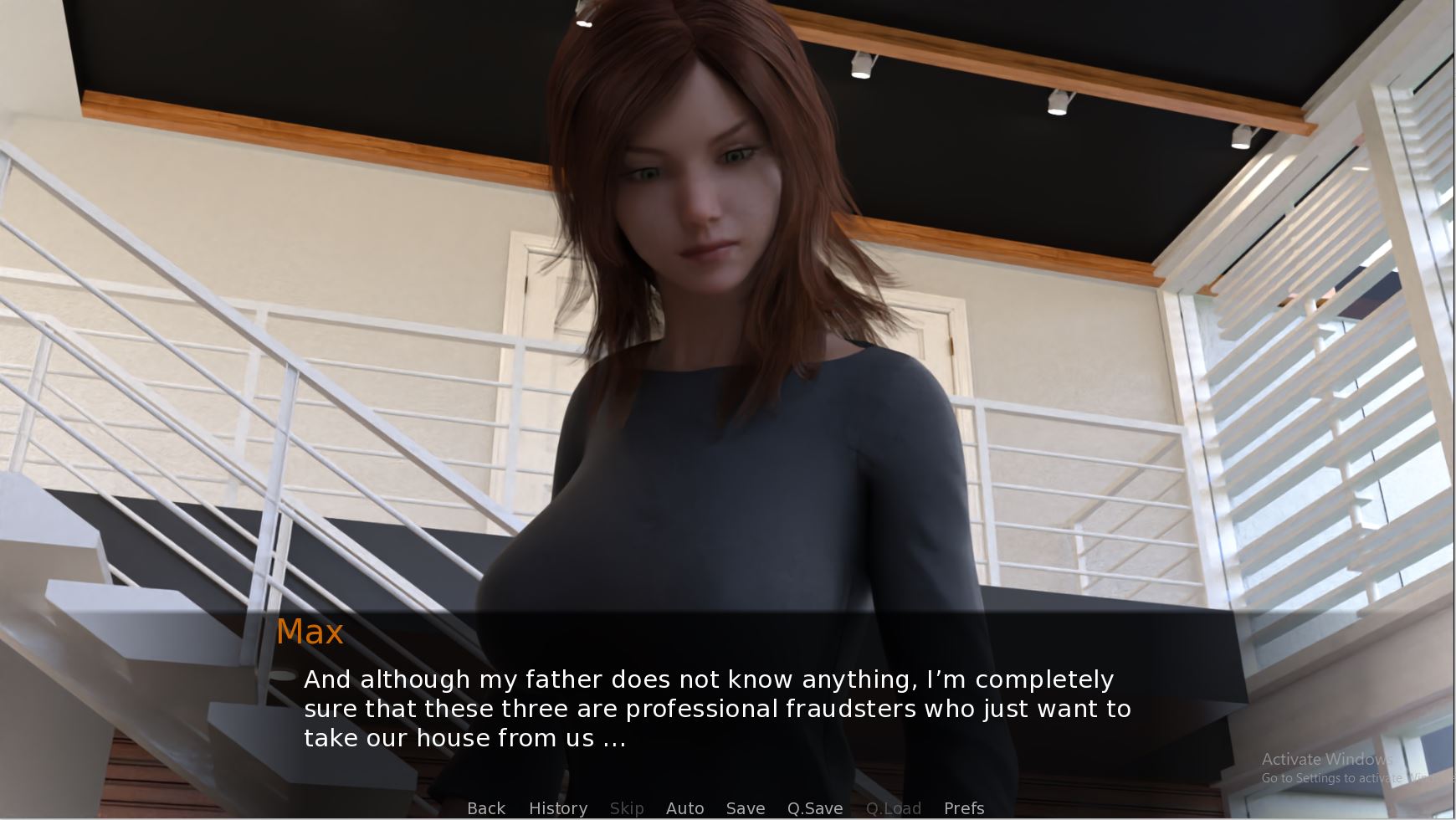This screenshot has width=1456, height=820.
Task: Click the Q.Load button
Action: click(894, 808)
